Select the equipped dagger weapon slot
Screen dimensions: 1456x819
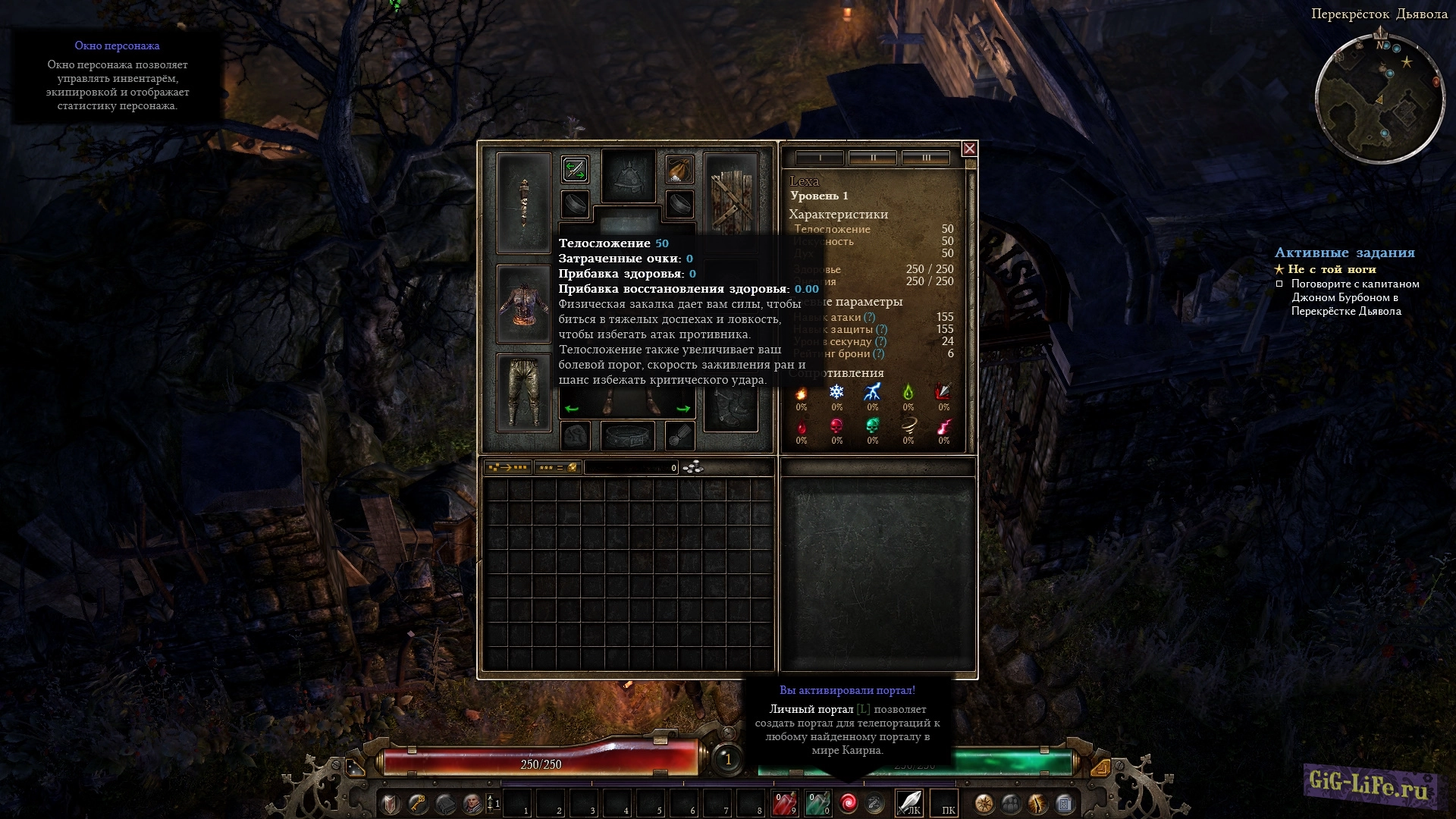tap(523, 202)
